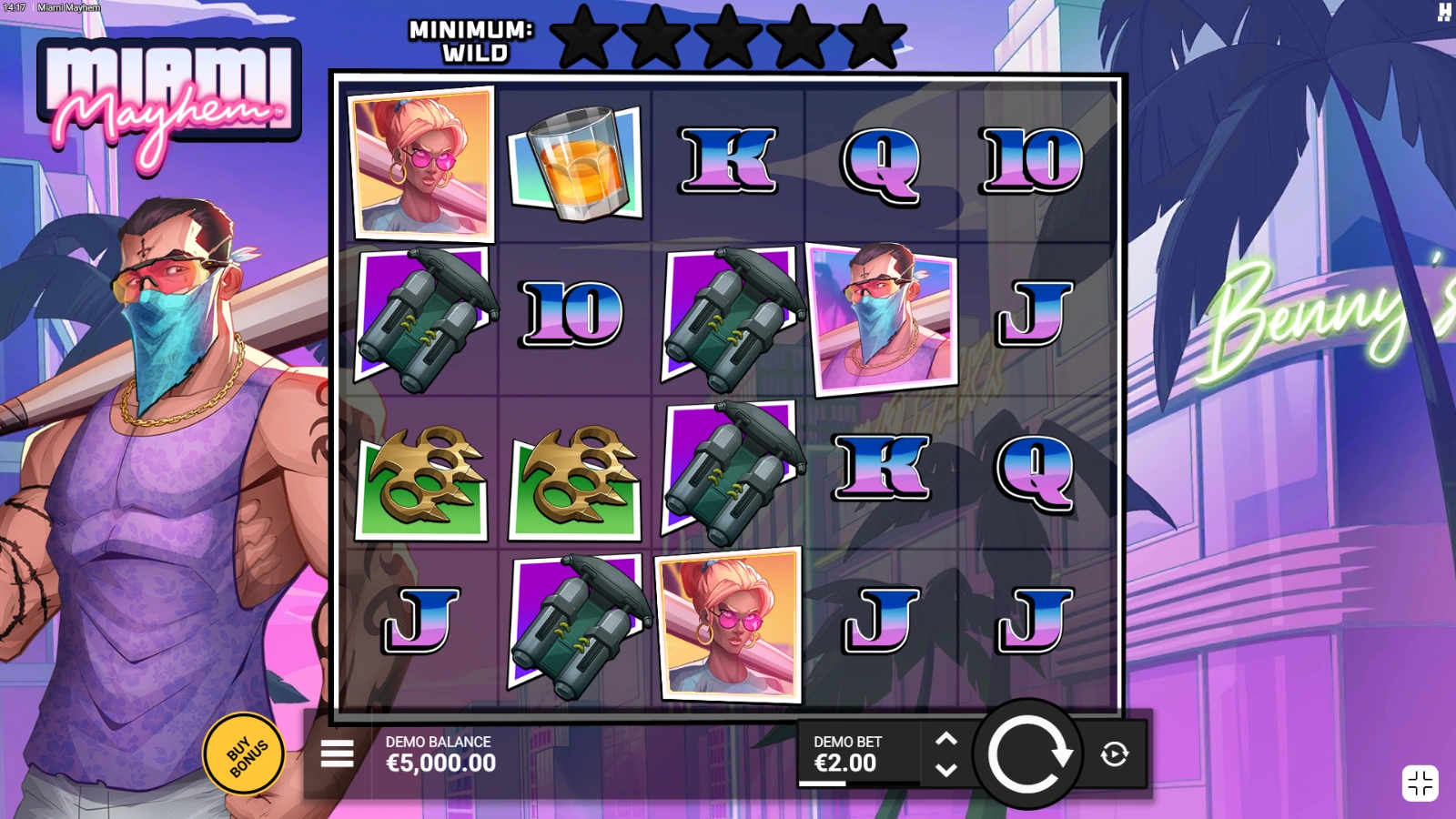Increase the demo bet with the up arrow
This screenshot has height=819, width=1456.
point(946,739)
